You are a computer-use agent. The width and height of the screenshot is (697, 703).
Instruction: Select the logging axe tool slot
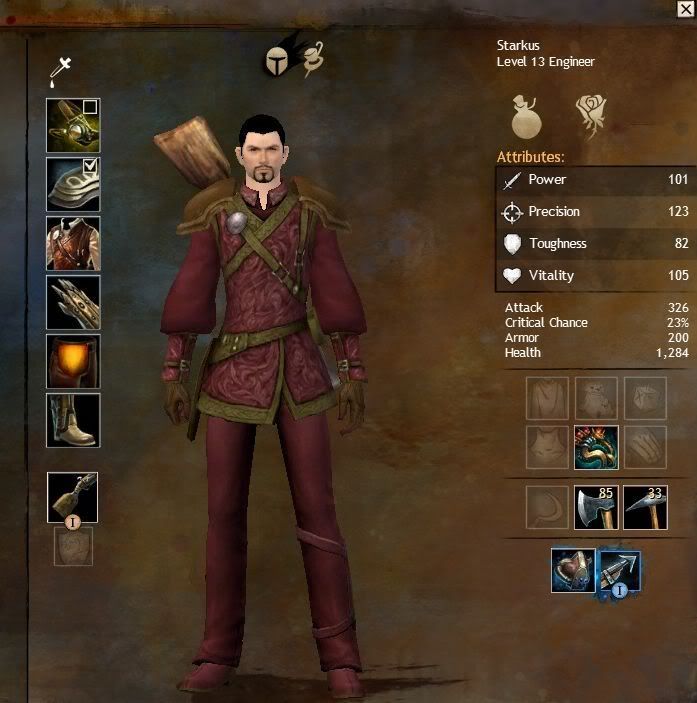596,507
